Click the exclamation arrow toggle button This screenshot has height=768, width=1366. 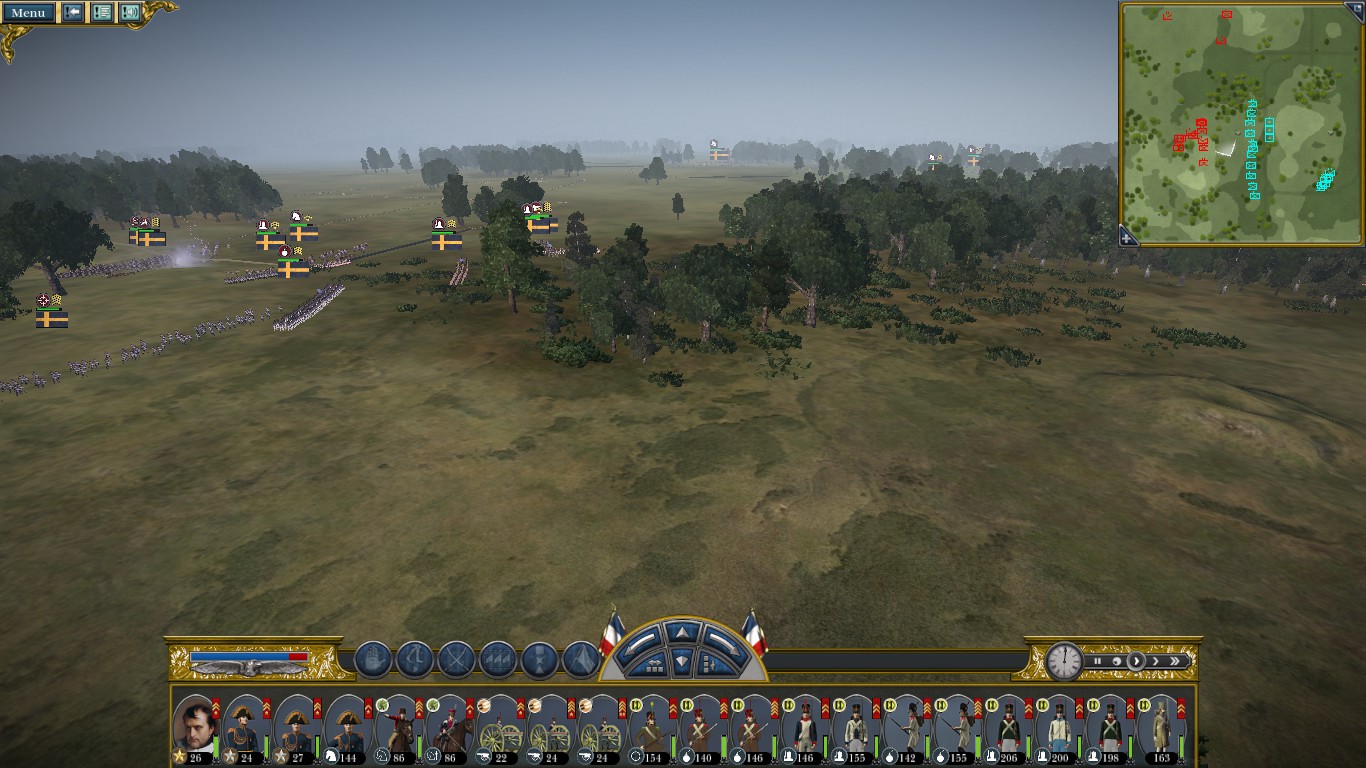pyautogui.click(x=73, y=13)
